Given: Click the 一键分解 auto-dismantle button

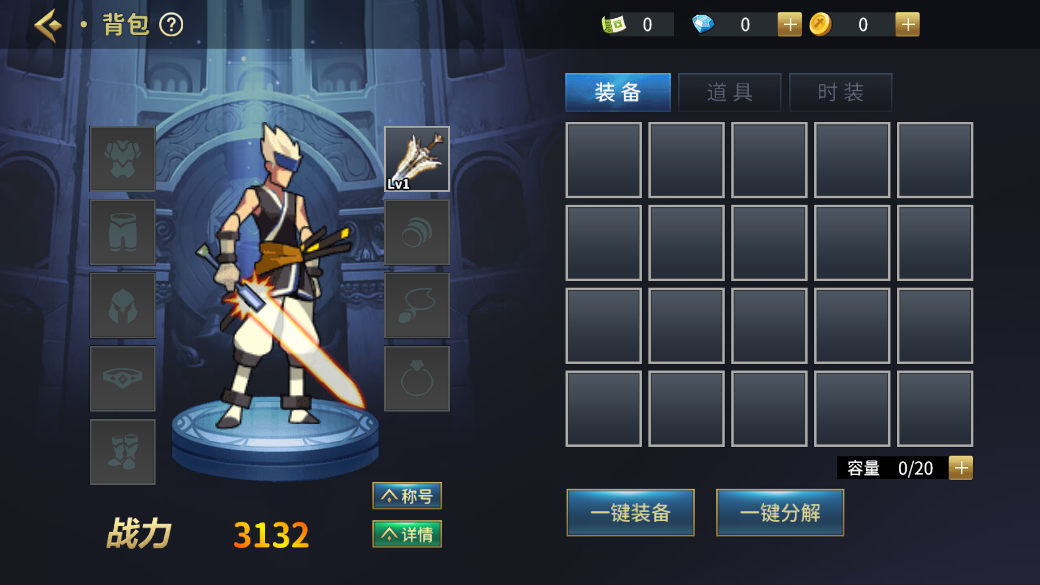Looking at the screenshot, I should click(x=780, y=513).
